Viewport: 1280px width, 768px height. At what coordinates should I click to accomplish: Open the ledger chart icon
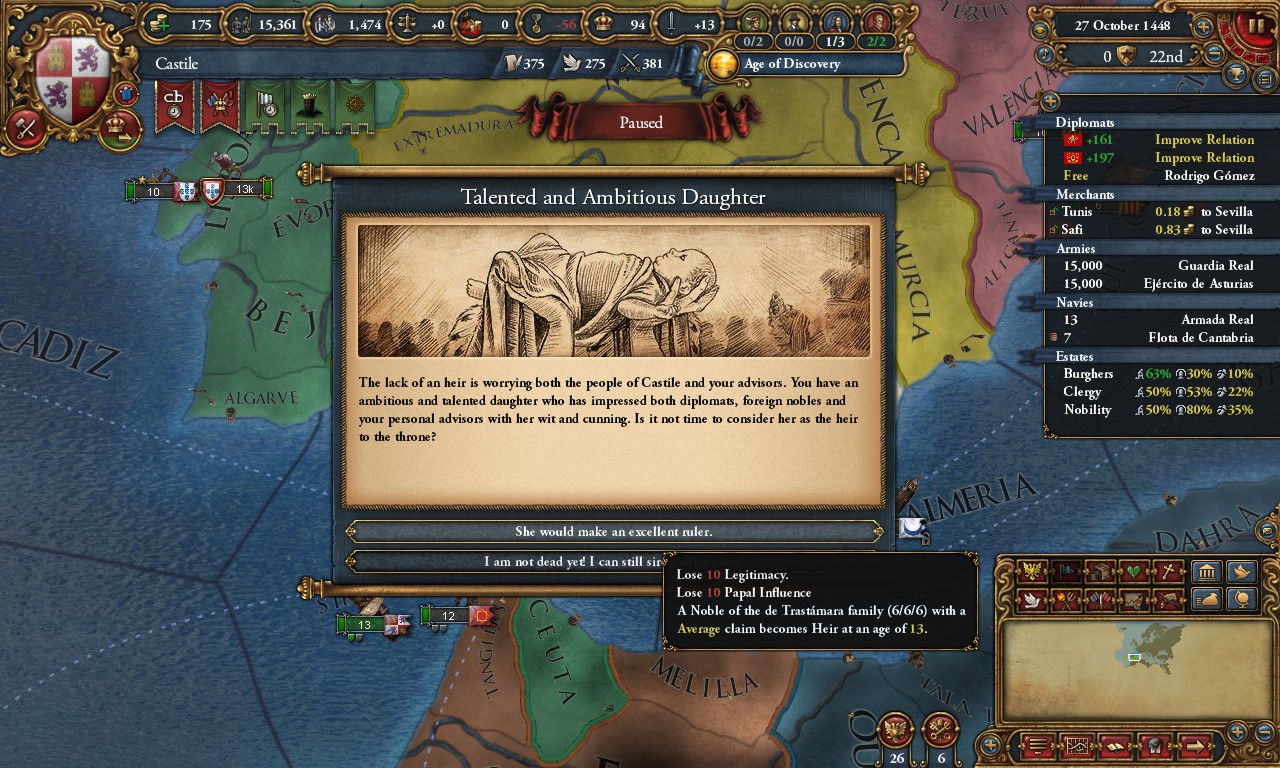pyautogui.click(x=1078, y=746)
